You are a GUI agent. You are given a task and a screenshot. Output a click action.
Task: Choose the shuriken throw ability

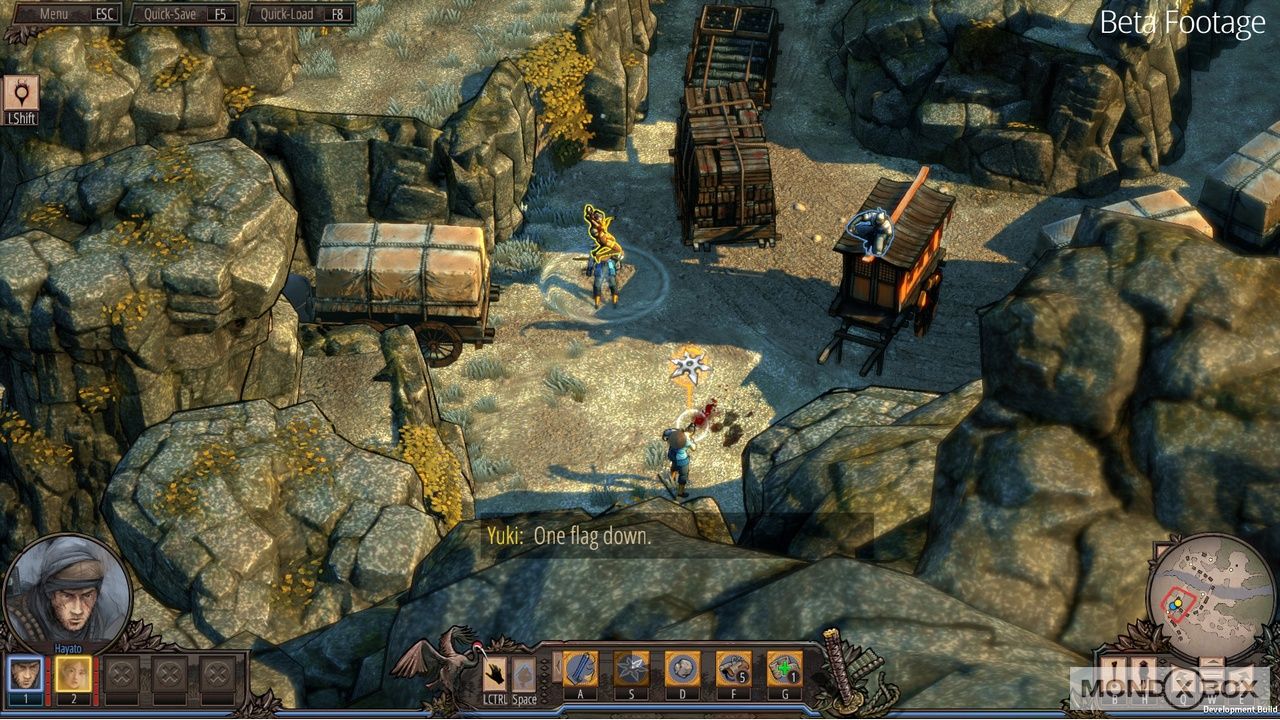coord(631,669)
